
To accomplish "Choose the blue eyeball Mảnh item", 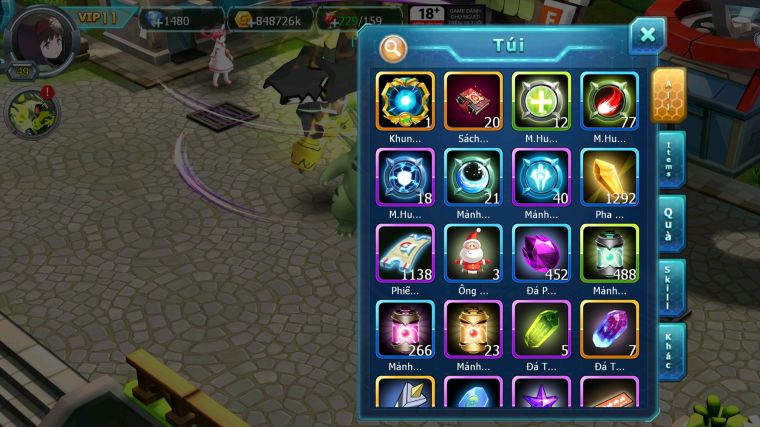I will pyautogui.click(x=473, y=177).
